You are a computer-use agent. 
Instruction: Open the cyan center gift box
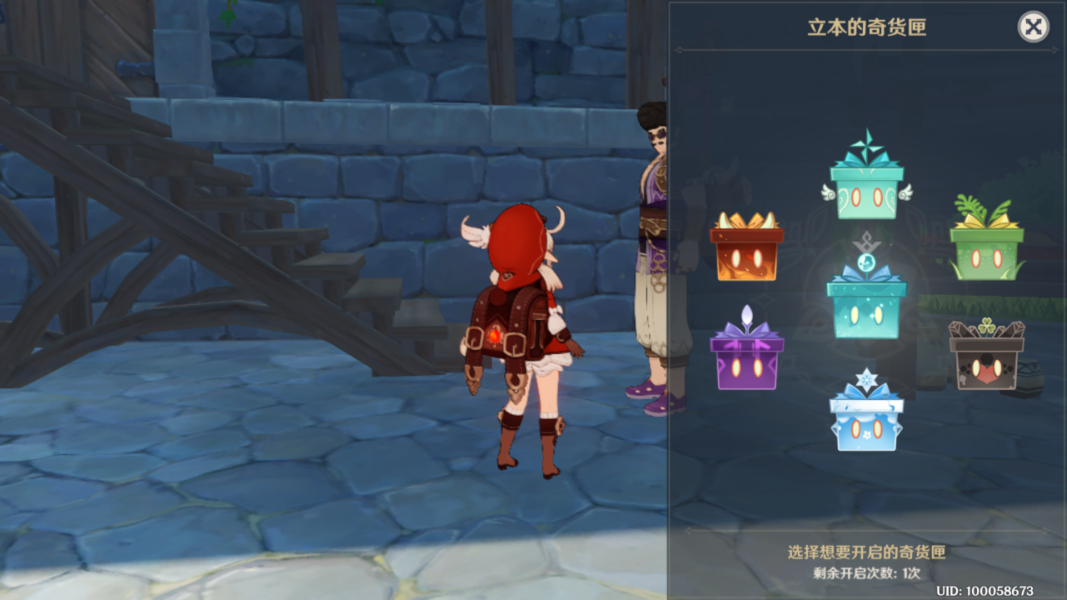tap(866, 305)
